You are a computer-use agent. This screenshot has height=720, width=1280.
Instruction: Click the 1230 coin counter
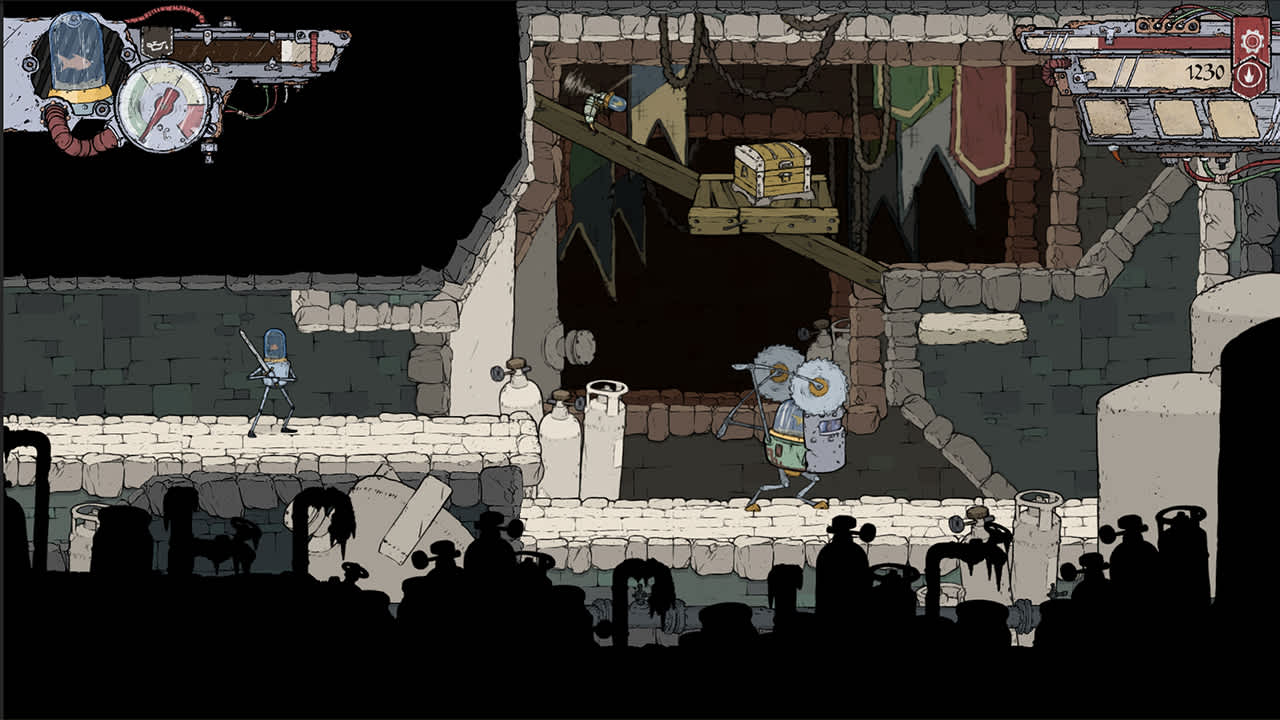(1203, 72)
